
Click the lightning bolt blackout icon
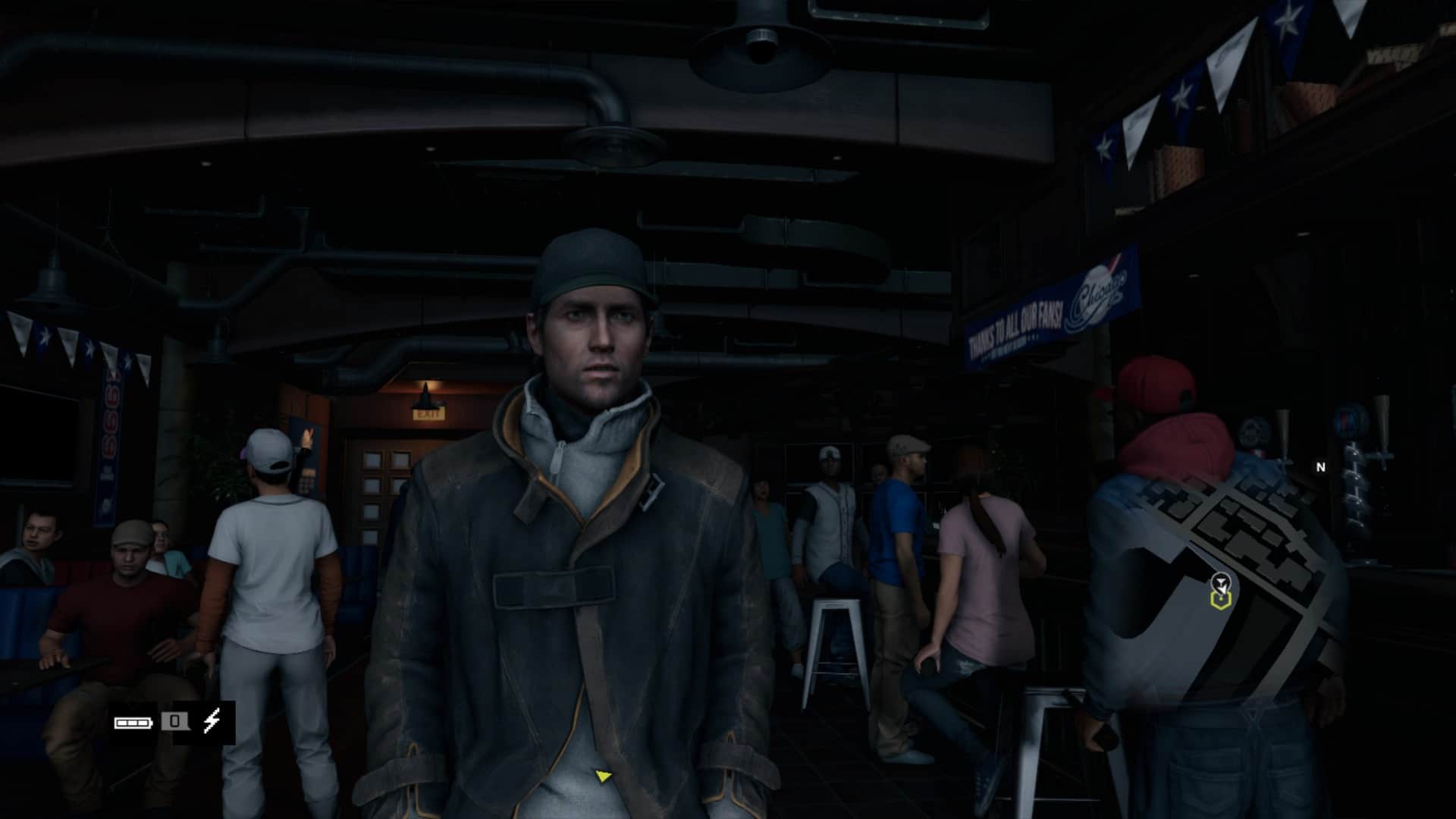(212, 721)
